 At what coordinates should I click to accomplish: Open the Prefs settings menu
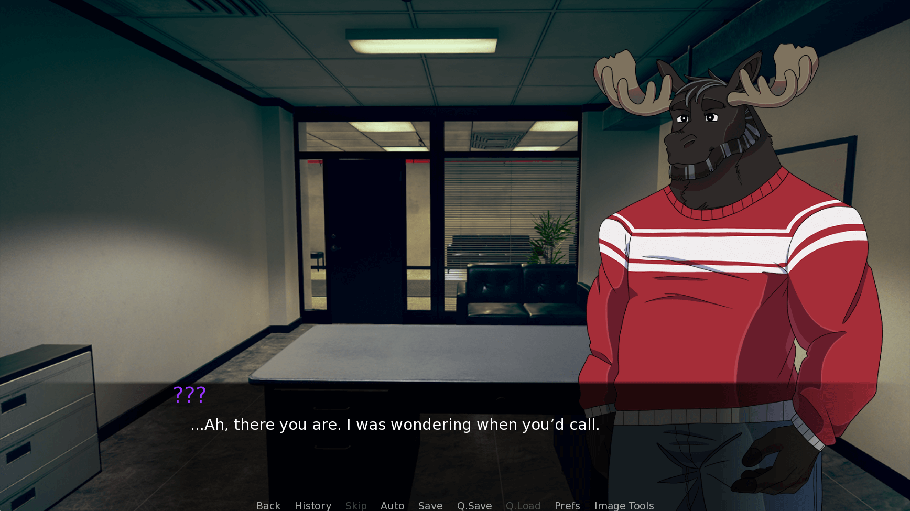pos(567,505)
